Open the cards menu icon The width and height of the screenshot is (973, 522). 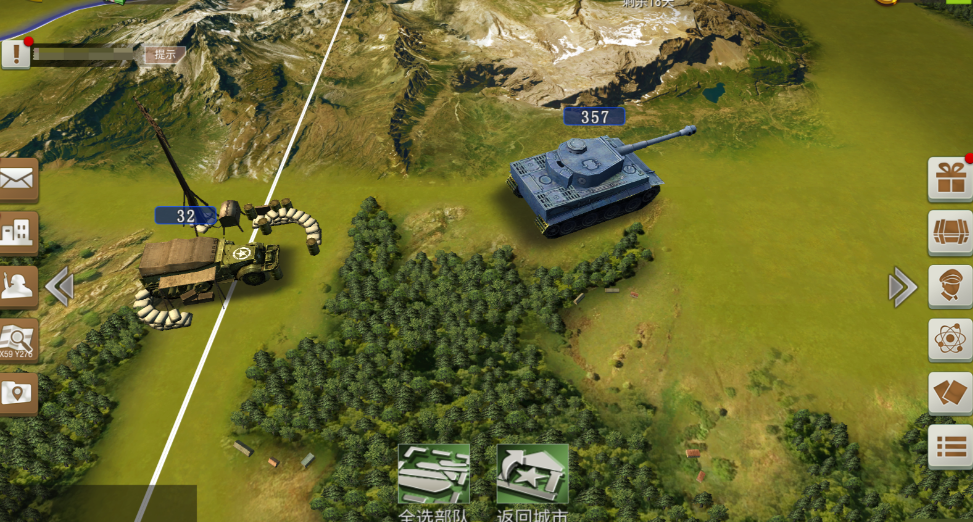pos(949,393)
